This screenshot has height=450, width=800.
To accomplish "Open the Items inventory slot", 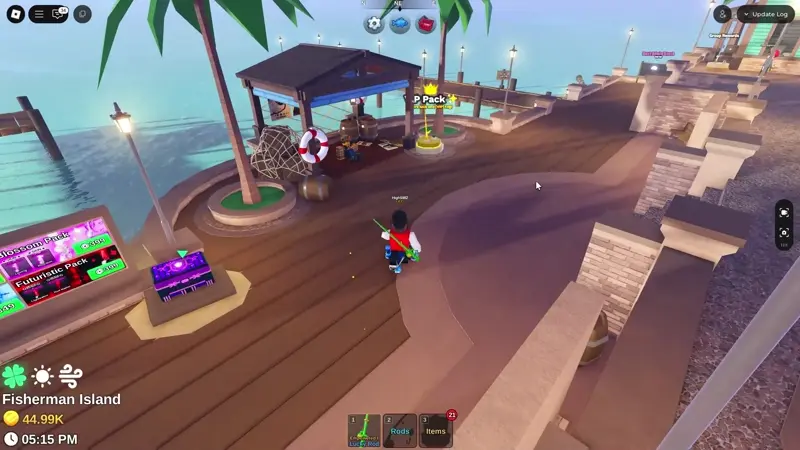I will pyautogui.click(x=435, y=430).
